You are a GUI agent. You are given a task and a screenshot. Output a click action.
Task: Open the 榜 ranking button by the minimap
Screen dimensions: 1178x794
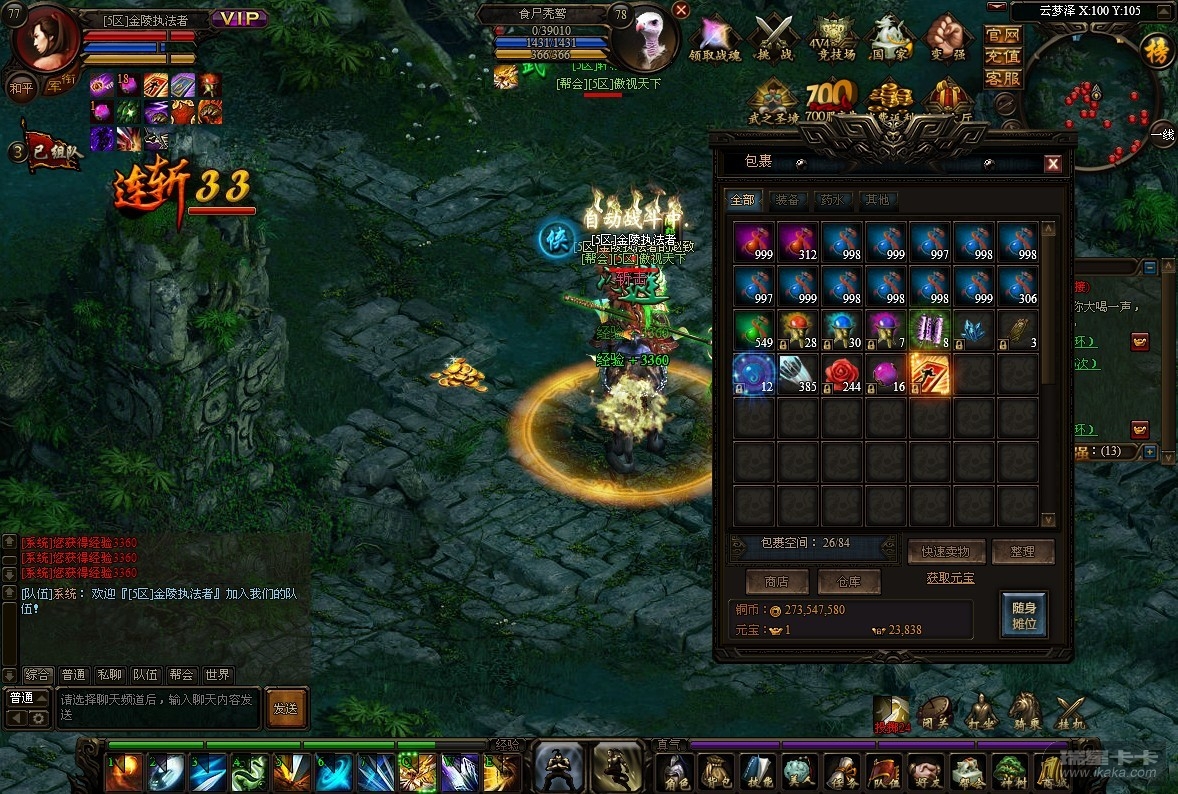click(x=1158, y=49)
